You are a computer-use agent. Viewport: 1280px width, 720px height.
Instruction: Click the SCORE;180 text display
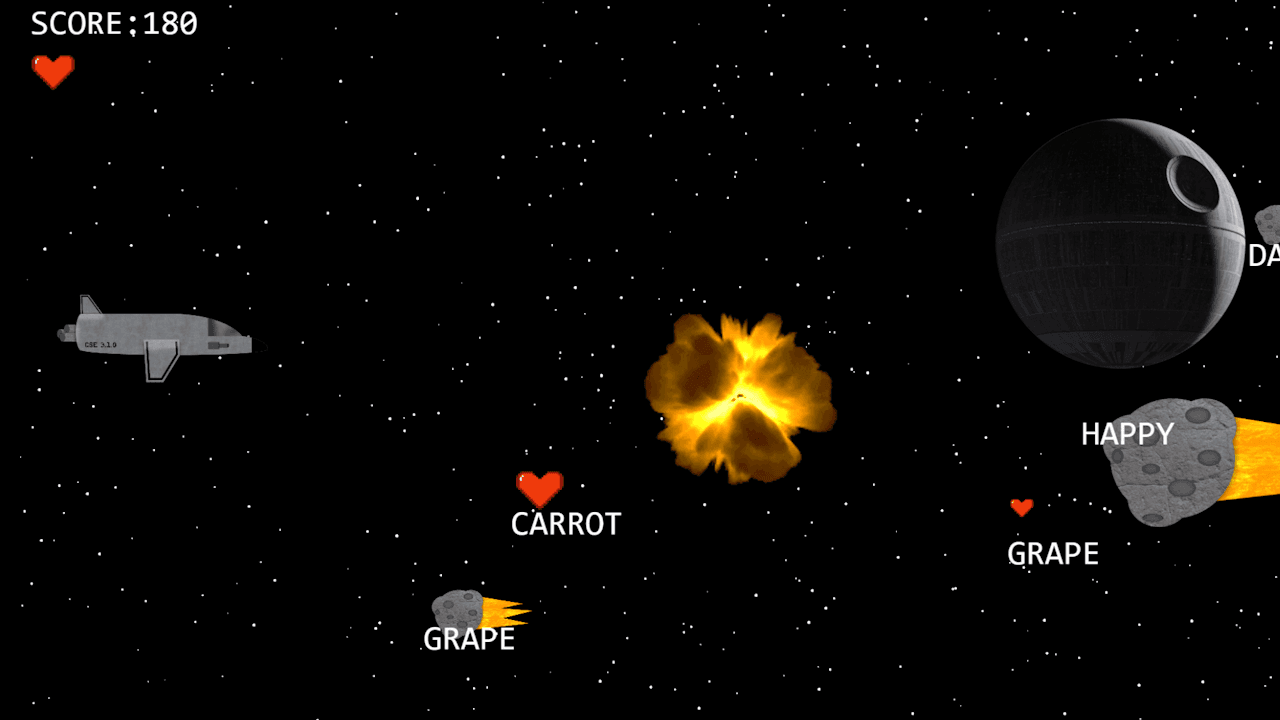coord(113,23)
